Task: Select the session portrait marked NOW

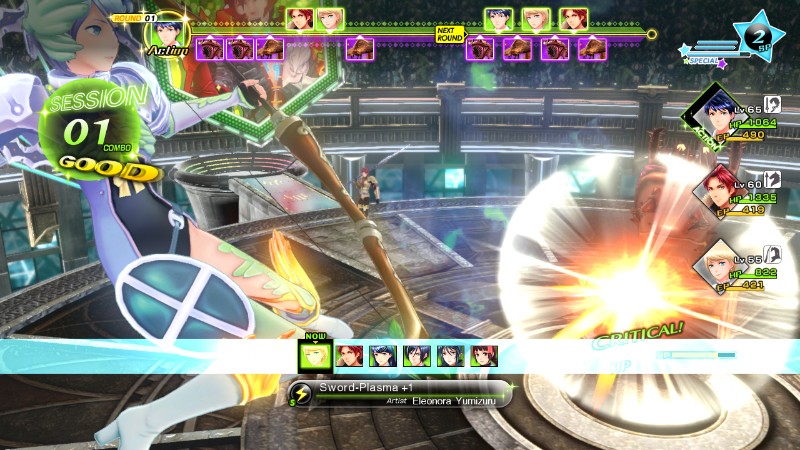Action: click(316, 355)
